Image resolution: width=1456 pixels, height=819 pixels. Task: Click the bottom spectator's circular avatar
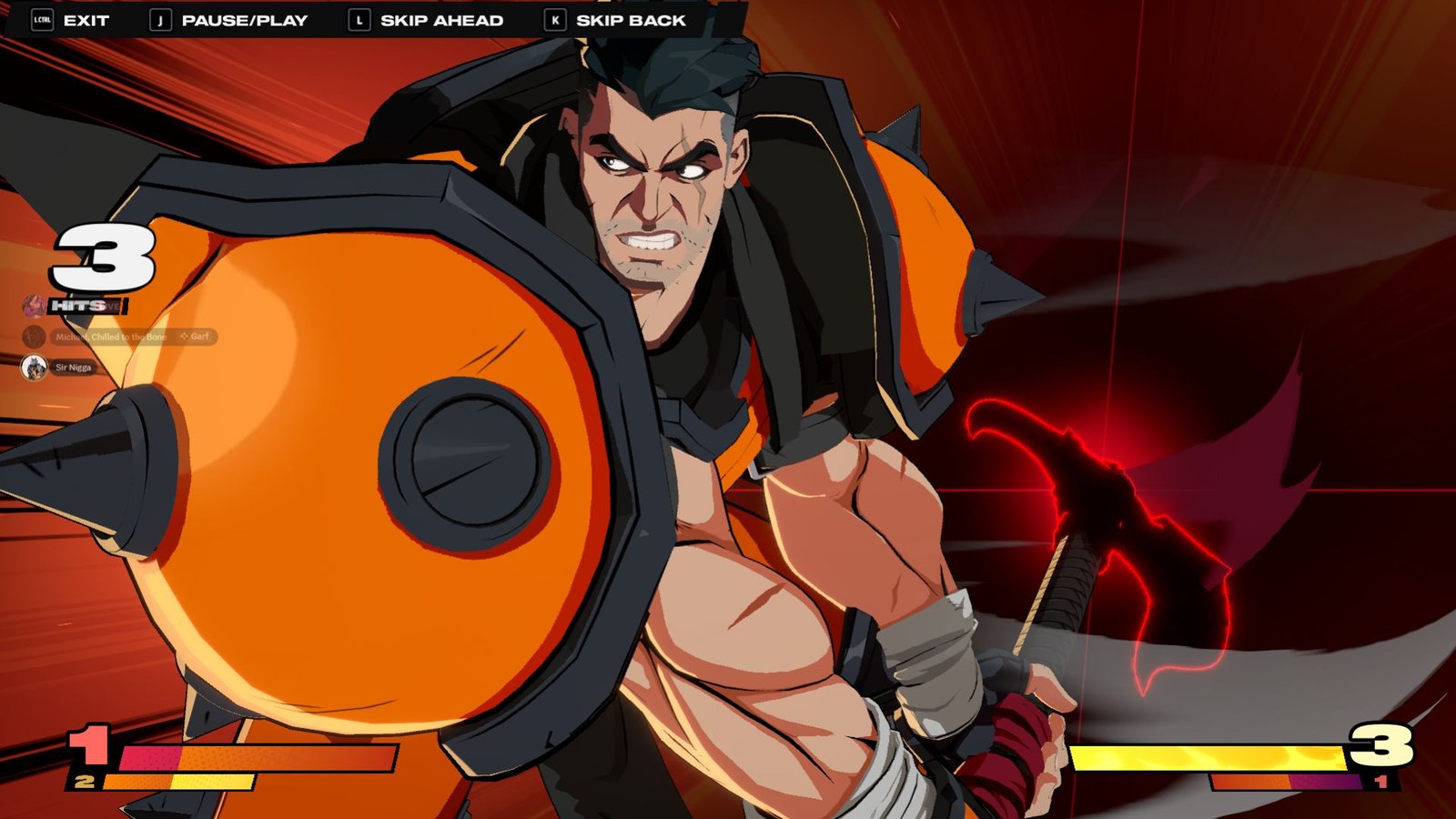[34, 368]
